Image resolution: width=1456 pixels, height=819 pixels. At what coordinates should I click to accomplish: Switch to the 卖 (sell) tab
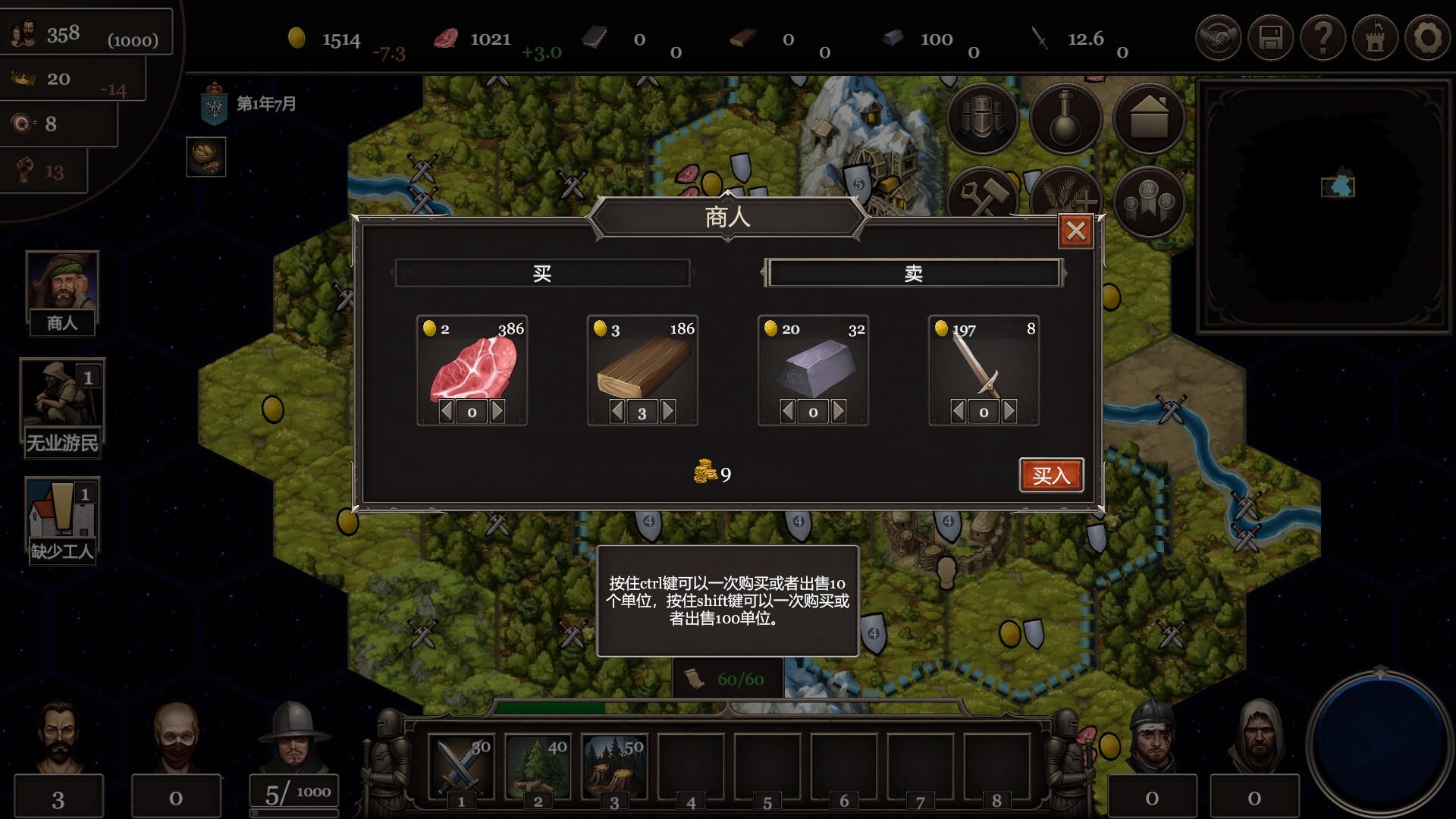(913, 273)
